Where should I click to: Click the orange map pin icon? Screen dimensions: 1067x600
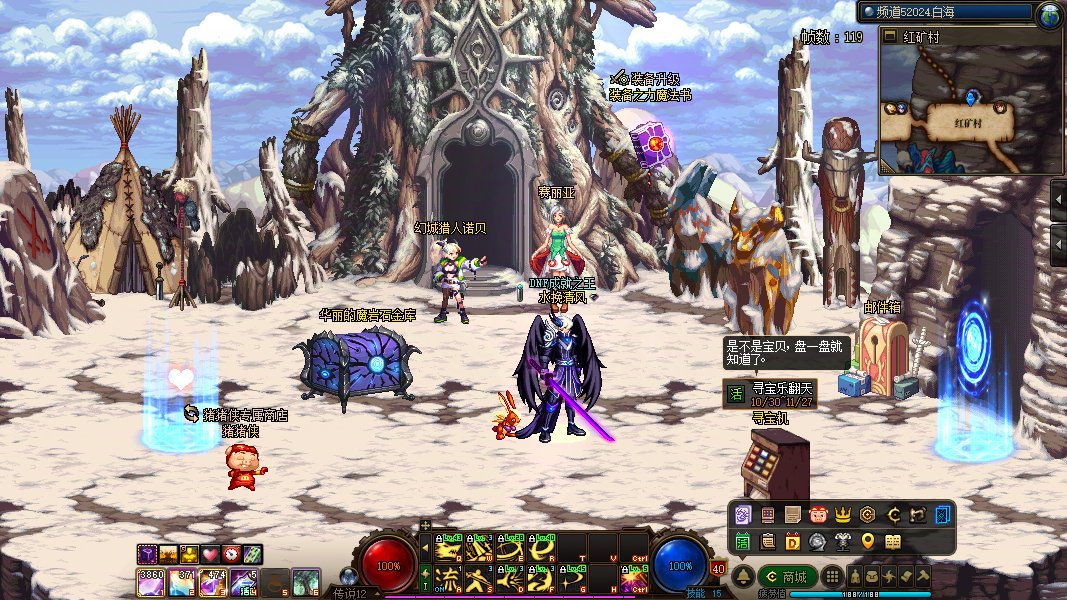tap(867, 541)
